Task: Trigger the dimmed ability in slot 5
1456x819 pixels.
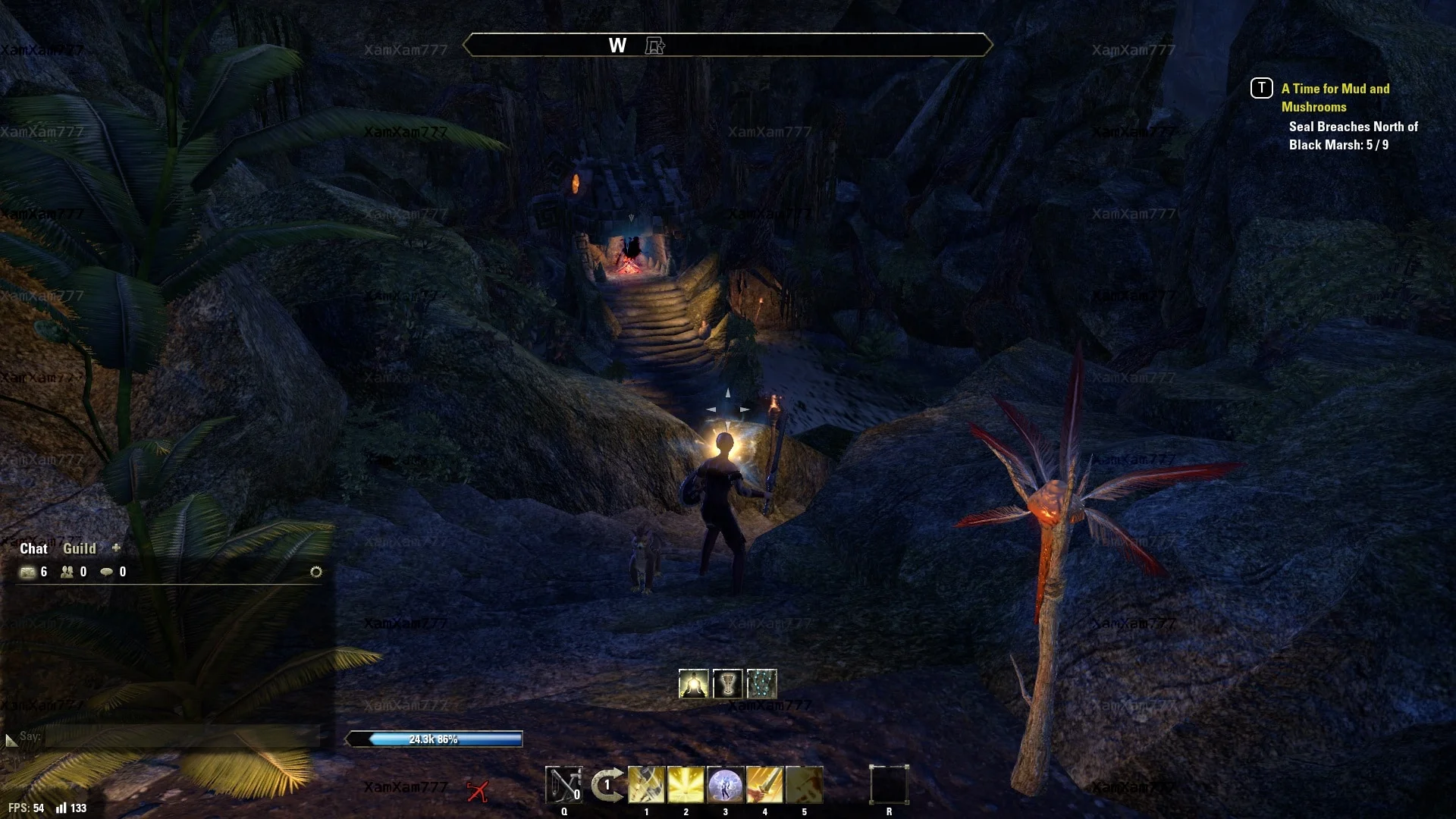Action: click(x=804, y=785)
